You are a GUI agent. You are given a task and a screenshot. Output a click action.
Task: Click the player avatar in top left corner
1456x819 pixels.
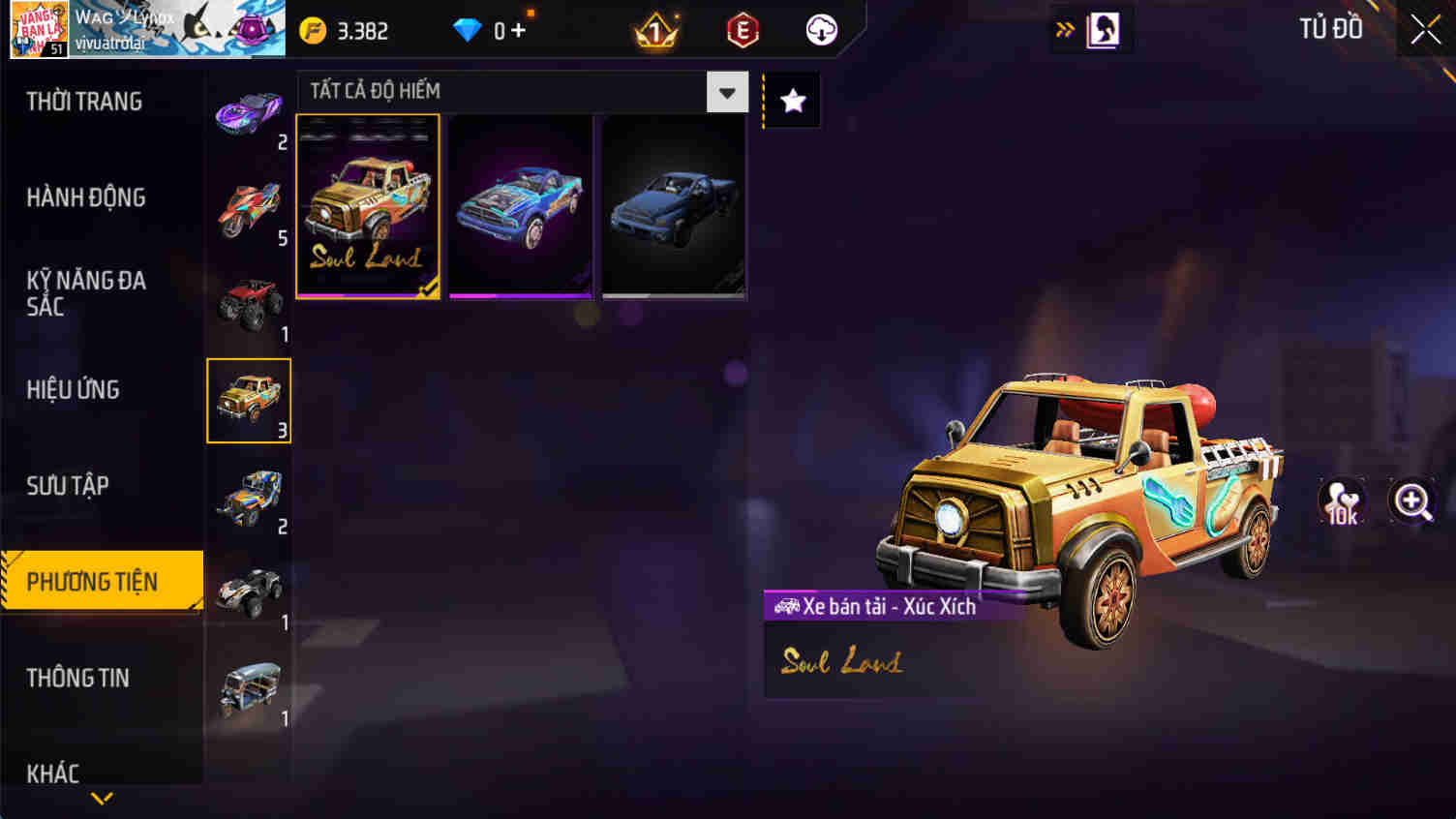pyautogui.click(x=42, y=28)
